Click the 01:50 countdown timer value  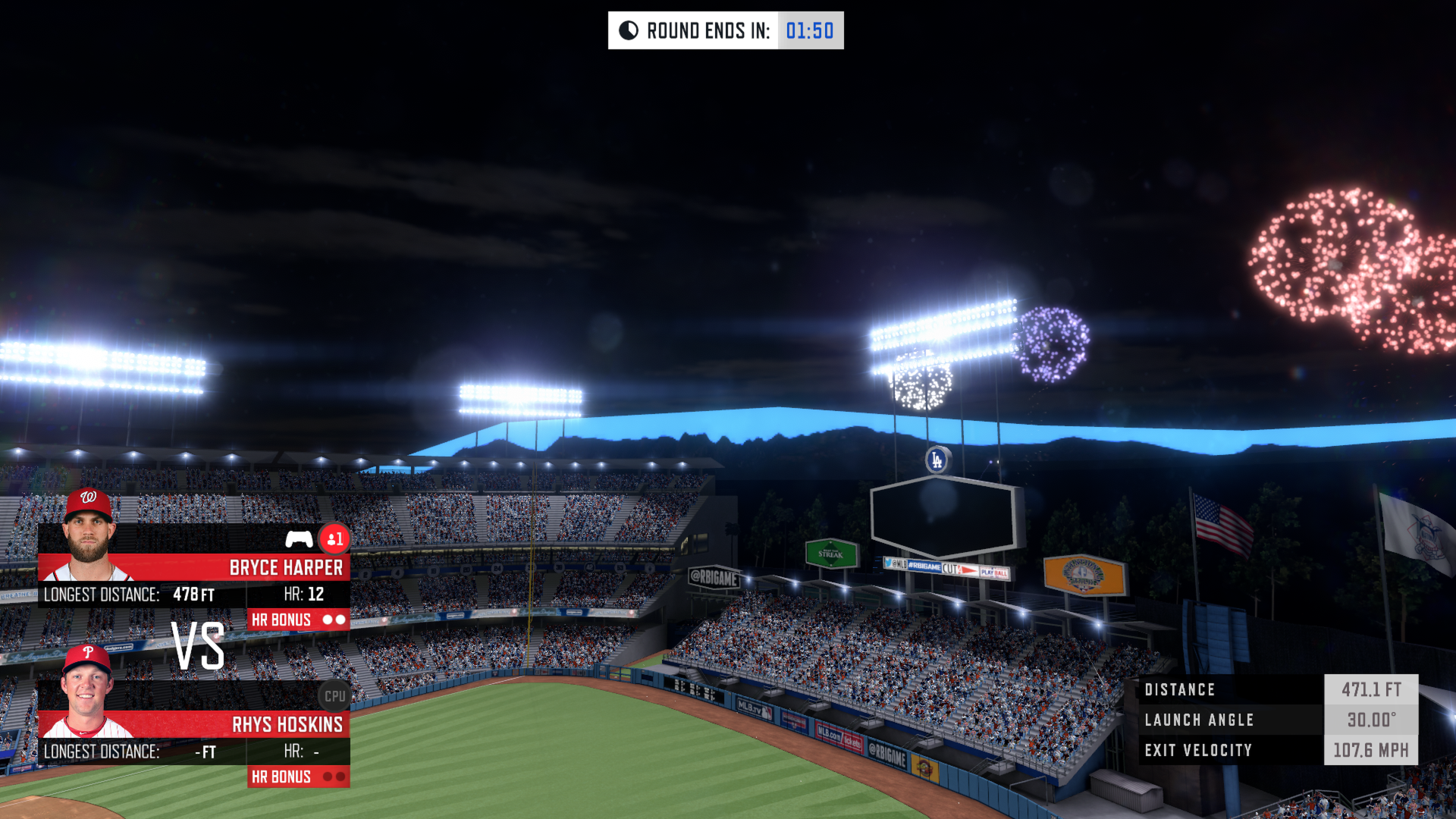[x=808, y=31]
